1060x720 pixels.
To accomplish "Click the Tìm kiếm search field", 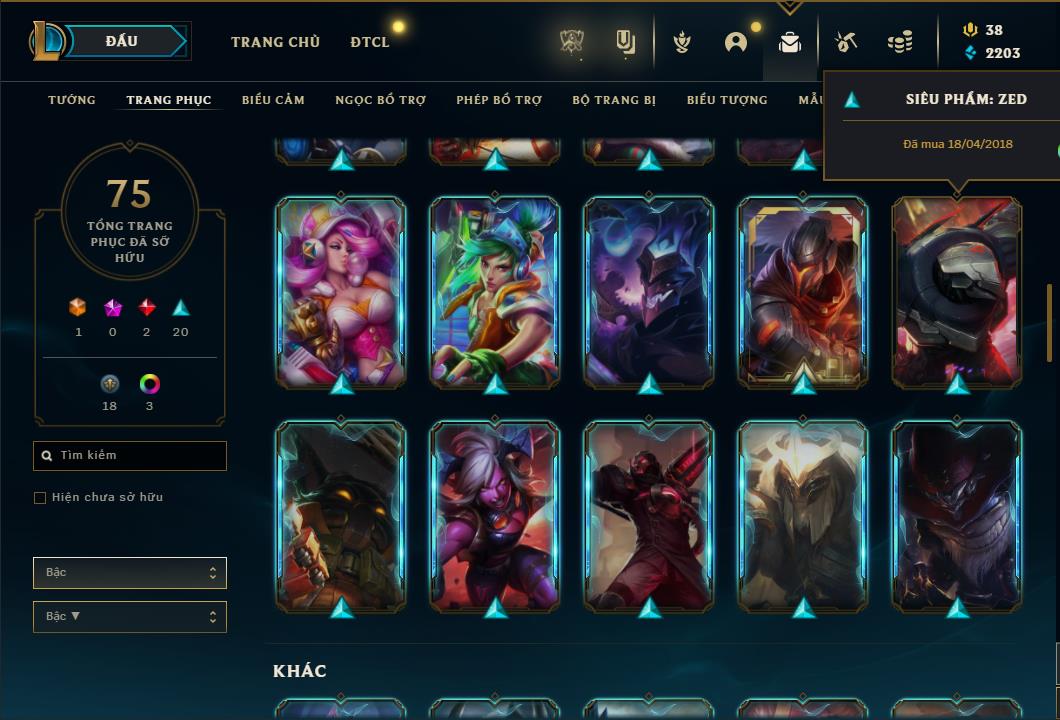I will coord(130,456).
